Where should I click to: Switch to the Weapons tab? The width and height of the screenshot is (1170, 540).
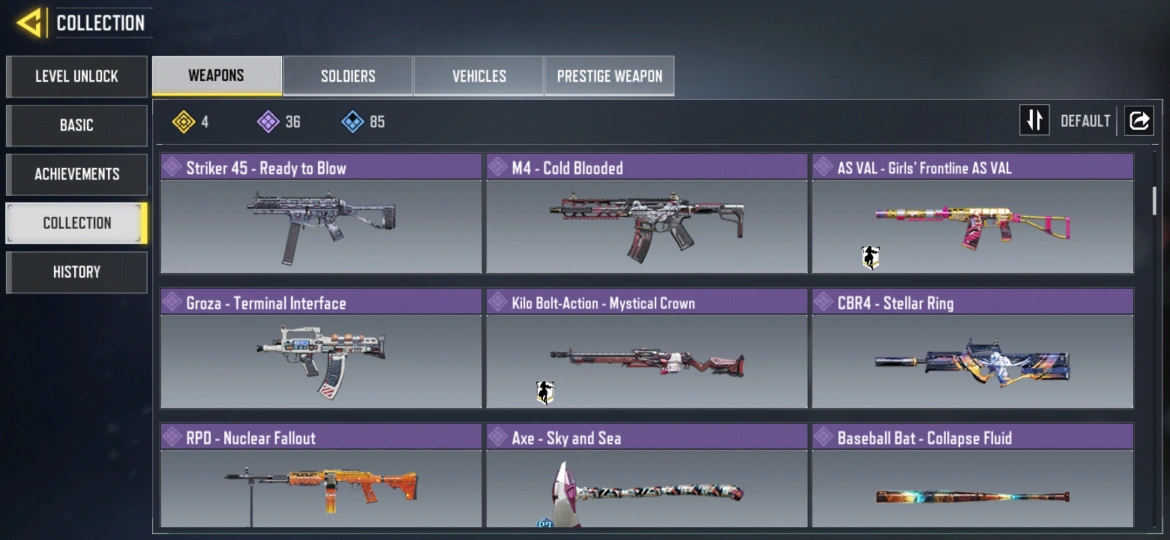pos(216,76)
